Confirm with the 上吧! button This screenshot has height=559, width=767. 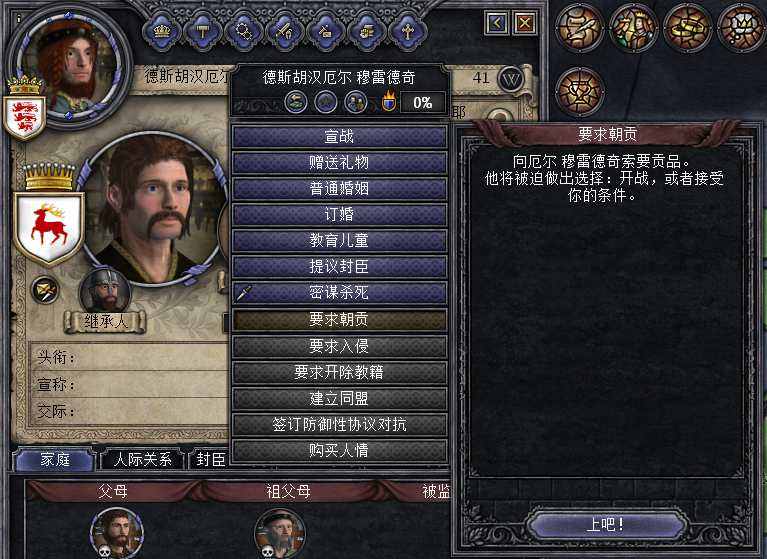[x=606, y=524]
